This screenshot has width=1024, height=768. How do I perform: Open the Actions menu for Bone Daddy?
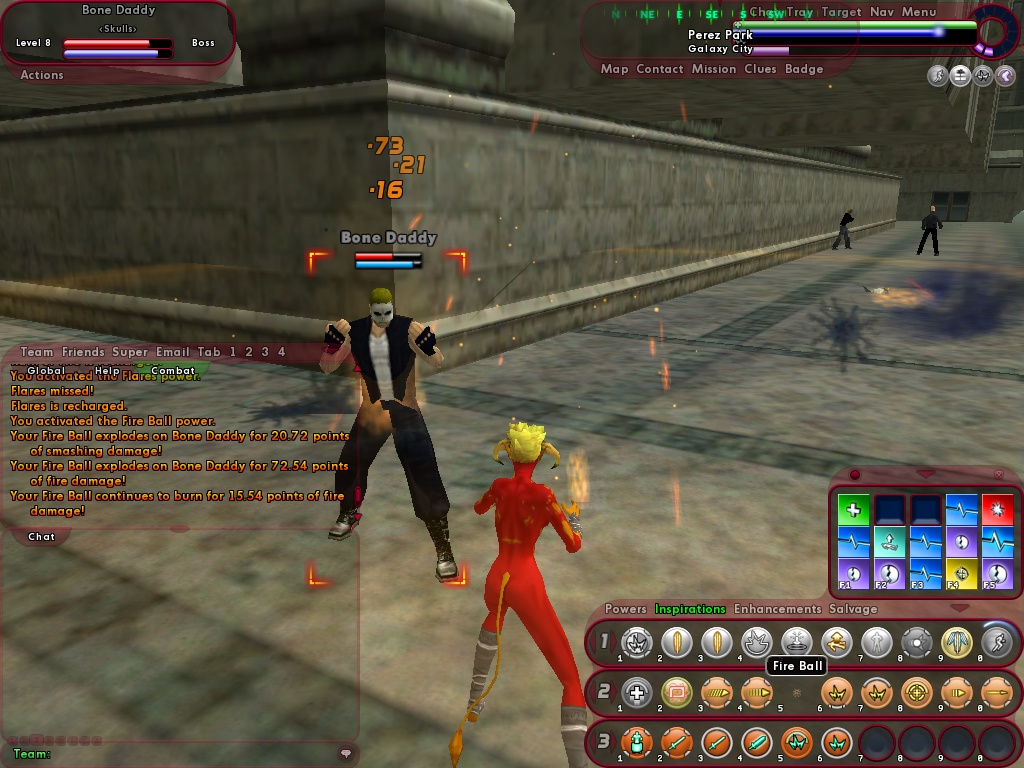pos(42,75)
